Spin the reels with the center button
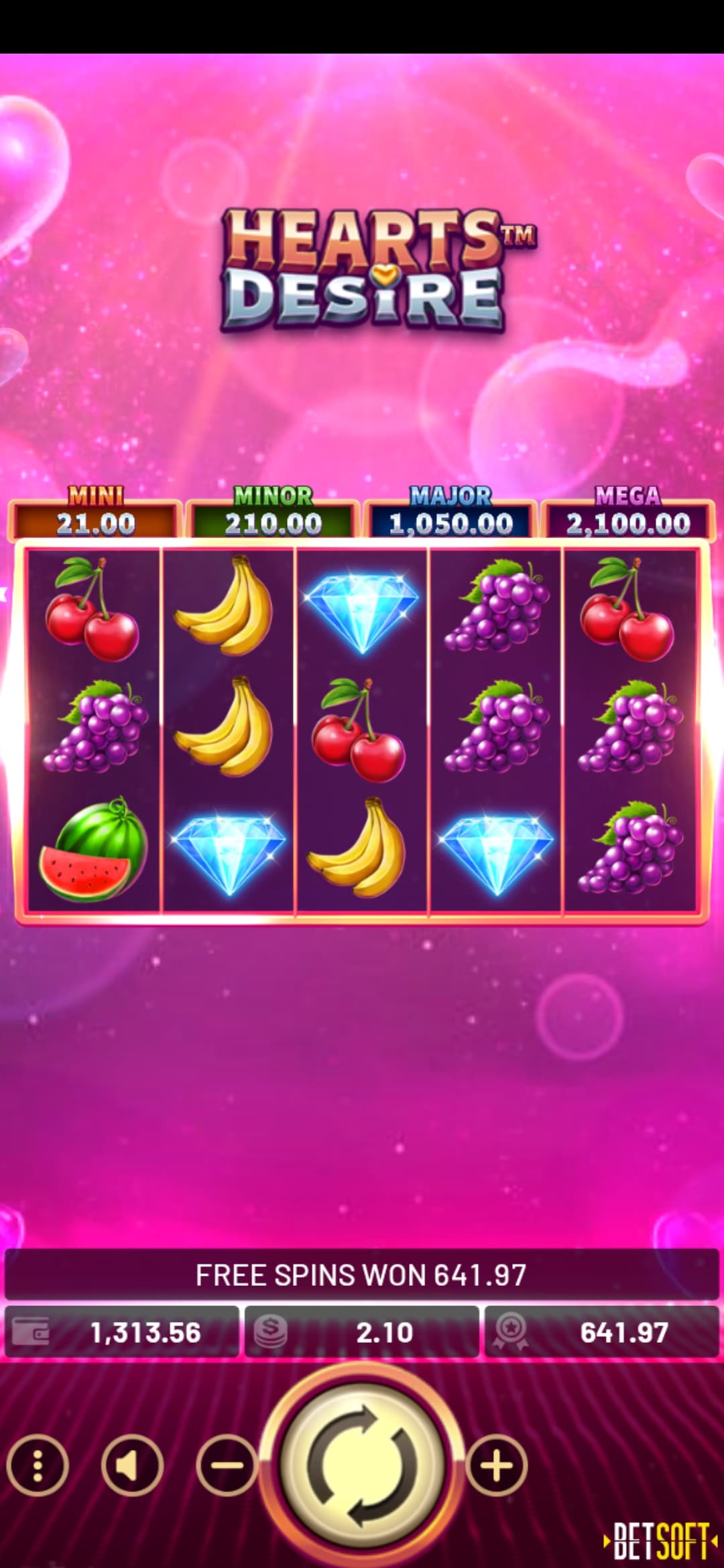 (362, 1465)
